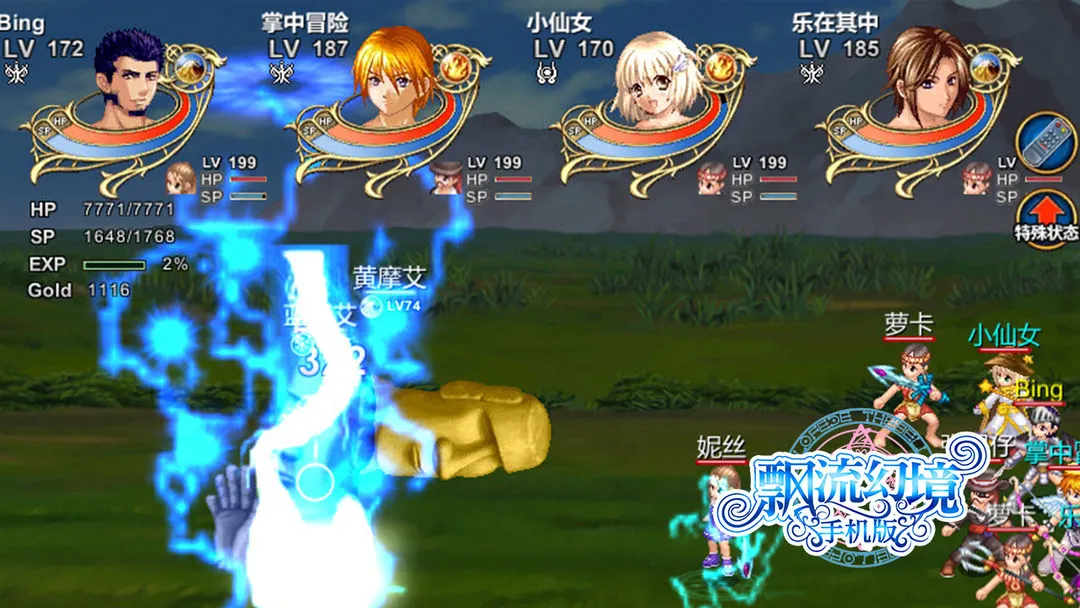Tap the fire element orb on 掌中冒险
The height and width of the screenshot is (608, 1080).
[x=455, y=68]
